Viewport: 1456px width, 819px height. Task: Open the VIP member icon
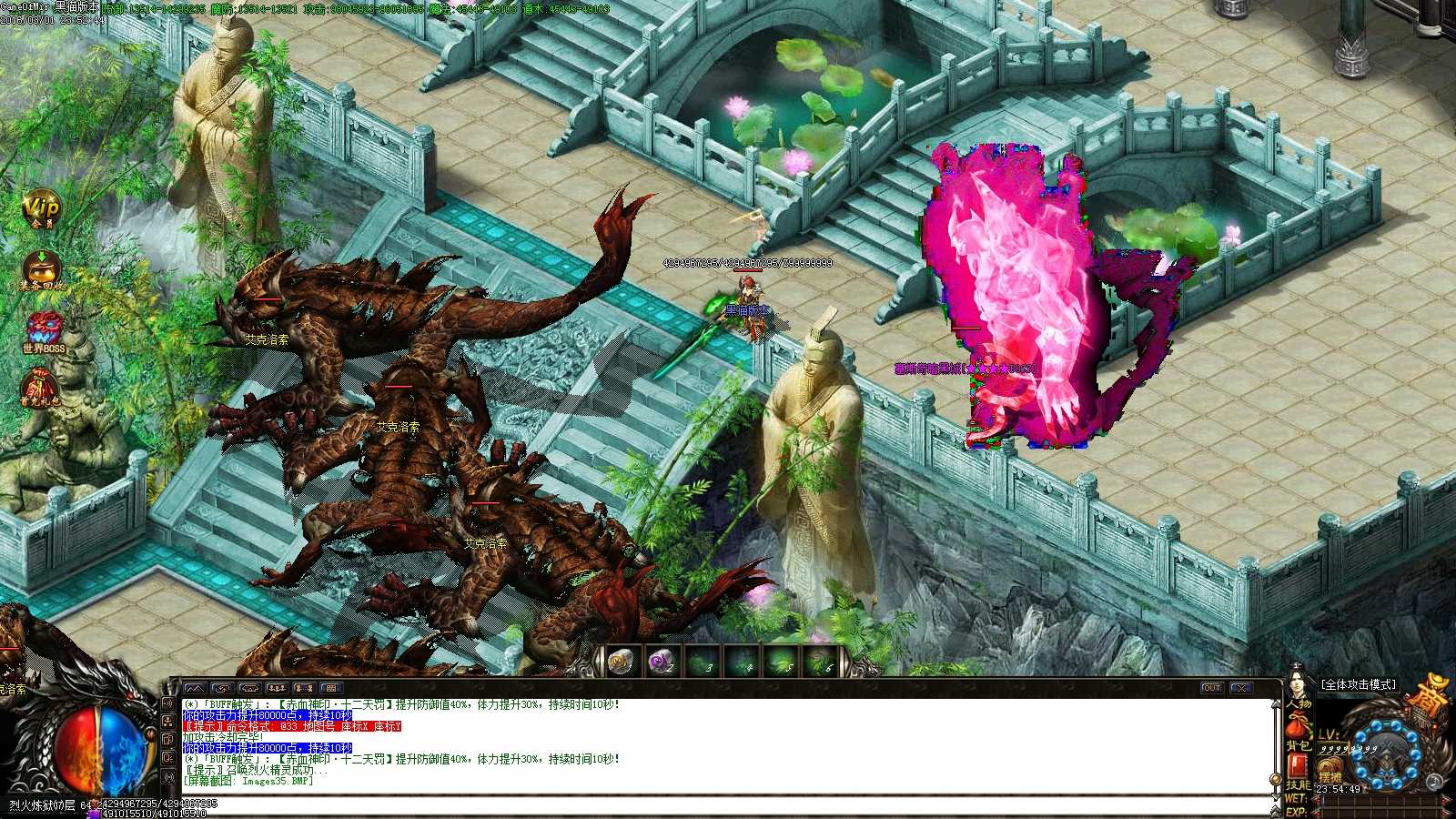41,207
